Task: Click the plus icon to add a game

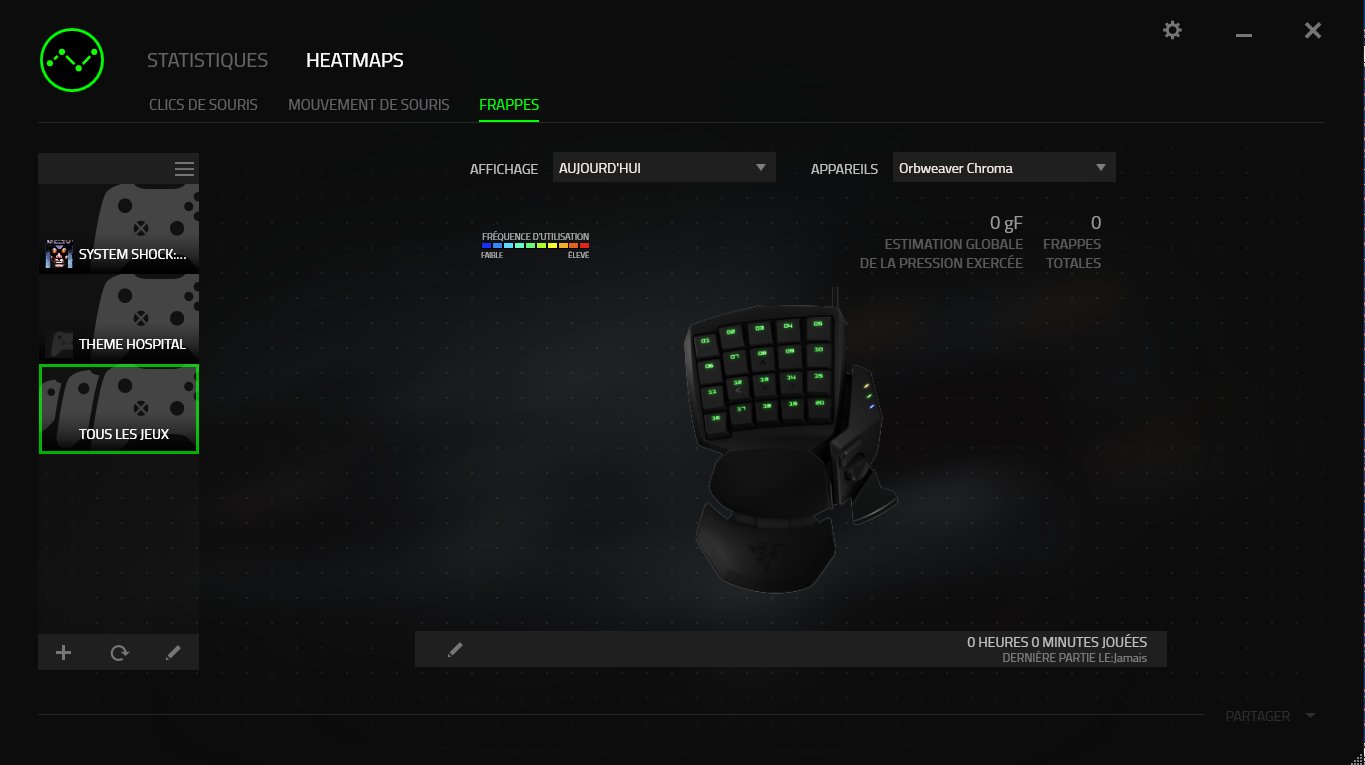Action: coord(62,652)
